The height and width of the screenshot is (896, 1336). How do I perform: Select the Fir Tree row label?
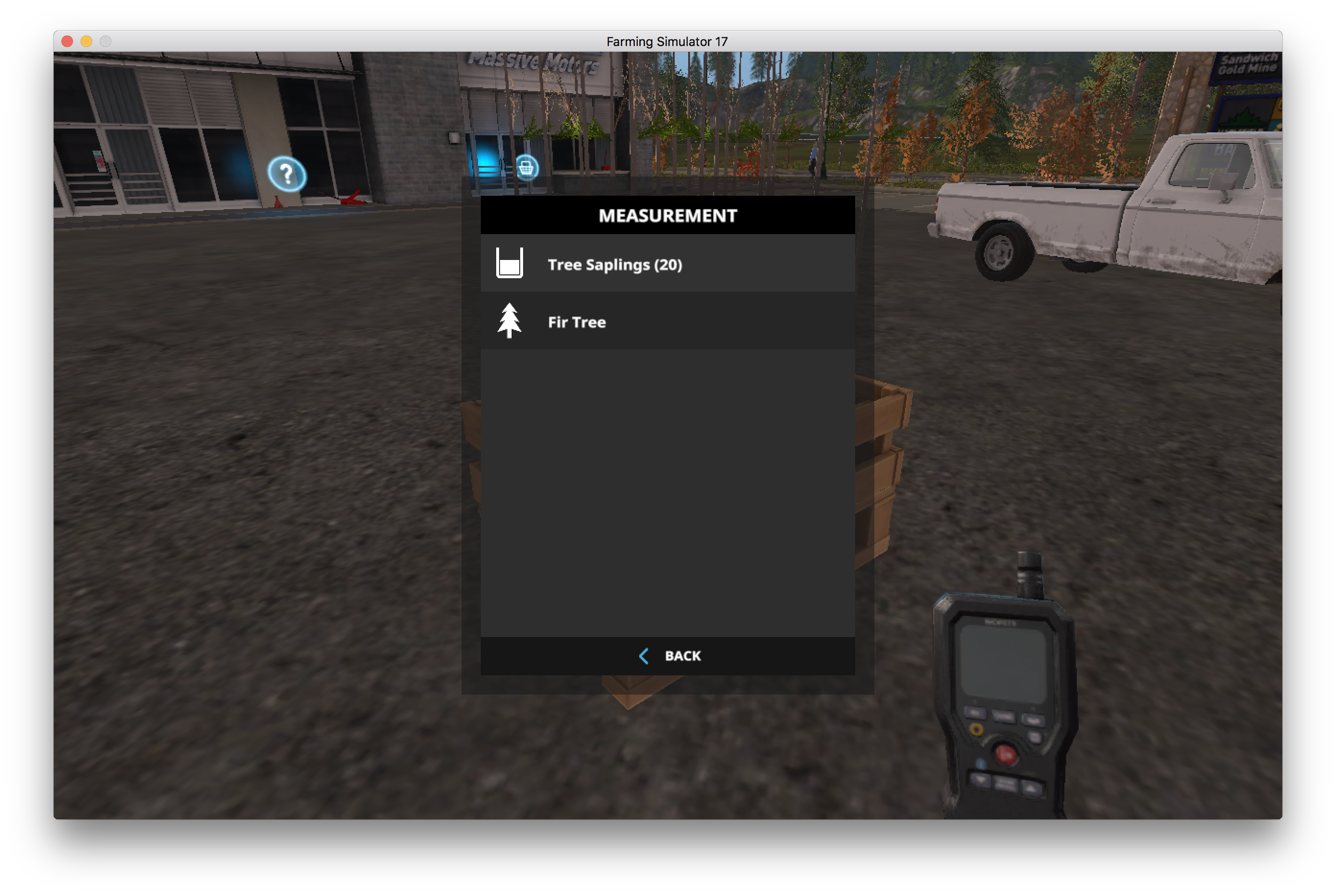[577, 322]
